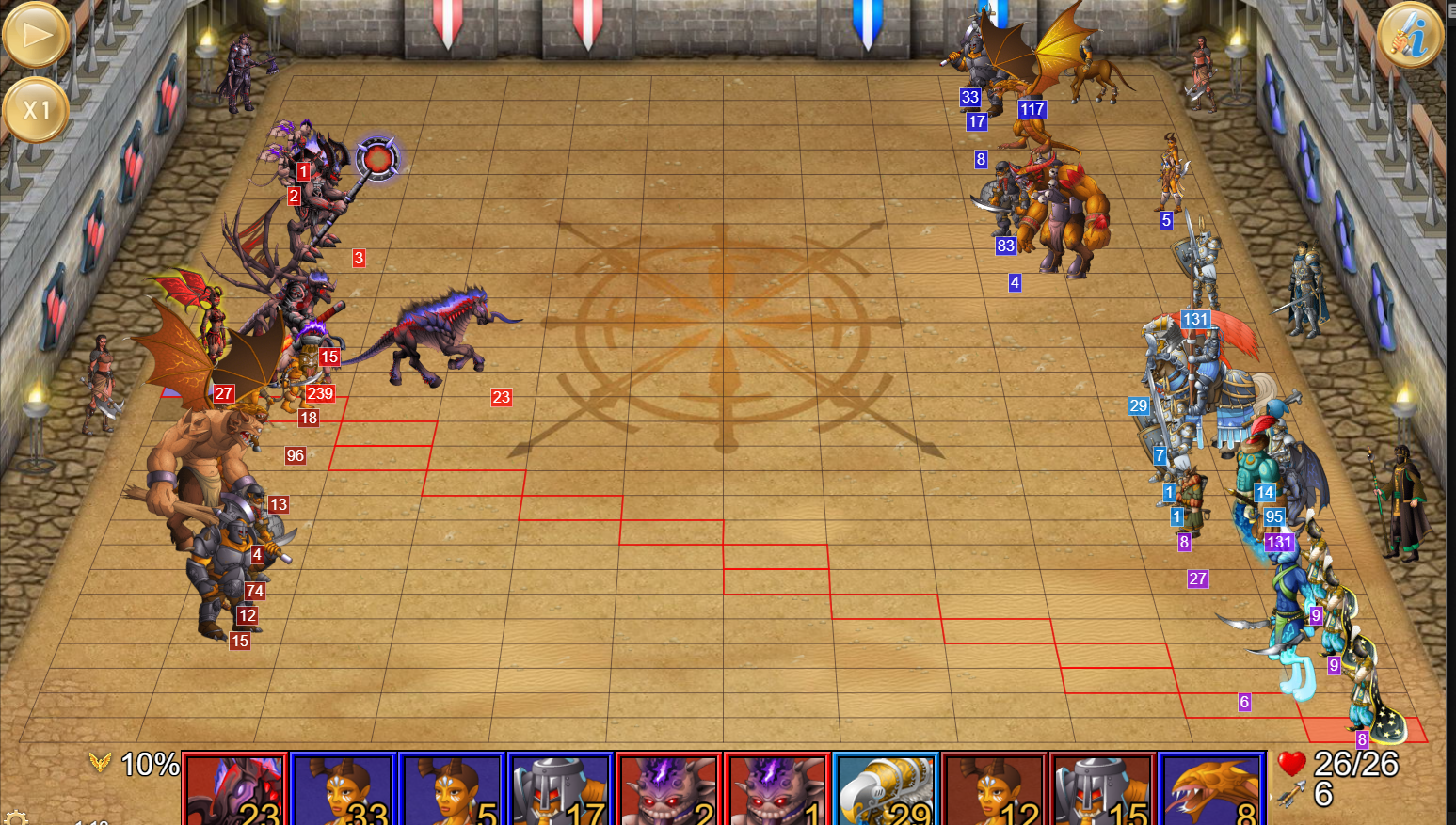This screenshot has width=1456, height=825.
Task: Choose the purple demon portrait numbered 1
Action: (x=776, y=790)
